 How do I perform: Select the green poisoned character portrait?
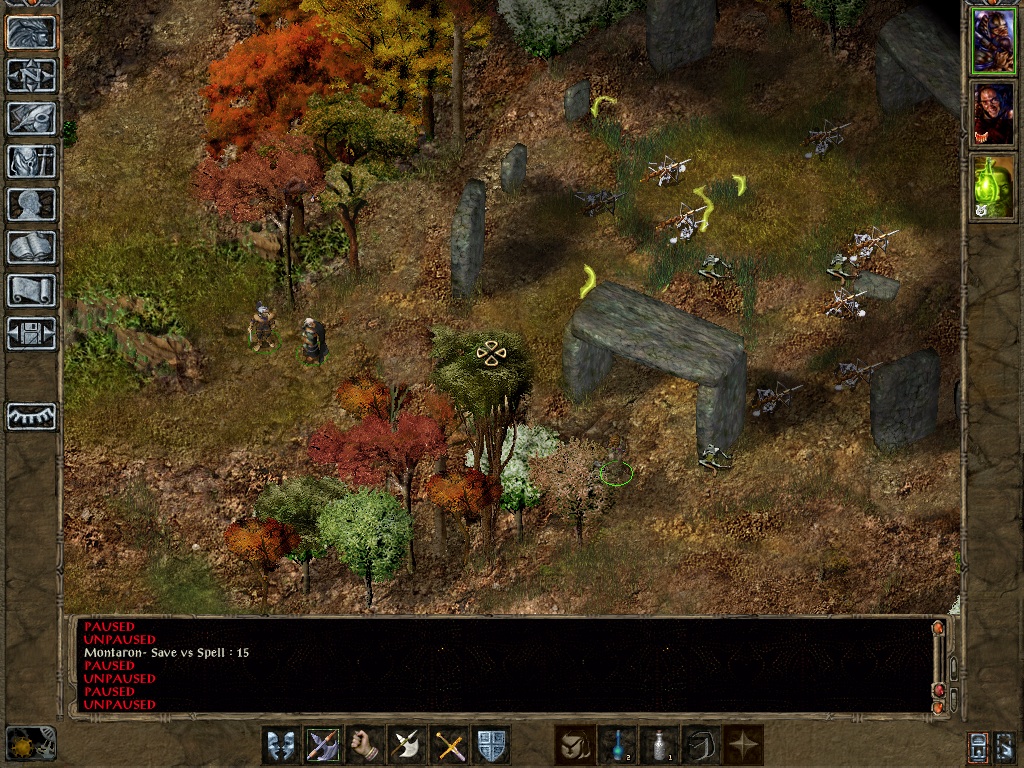(x=993, y=186)
